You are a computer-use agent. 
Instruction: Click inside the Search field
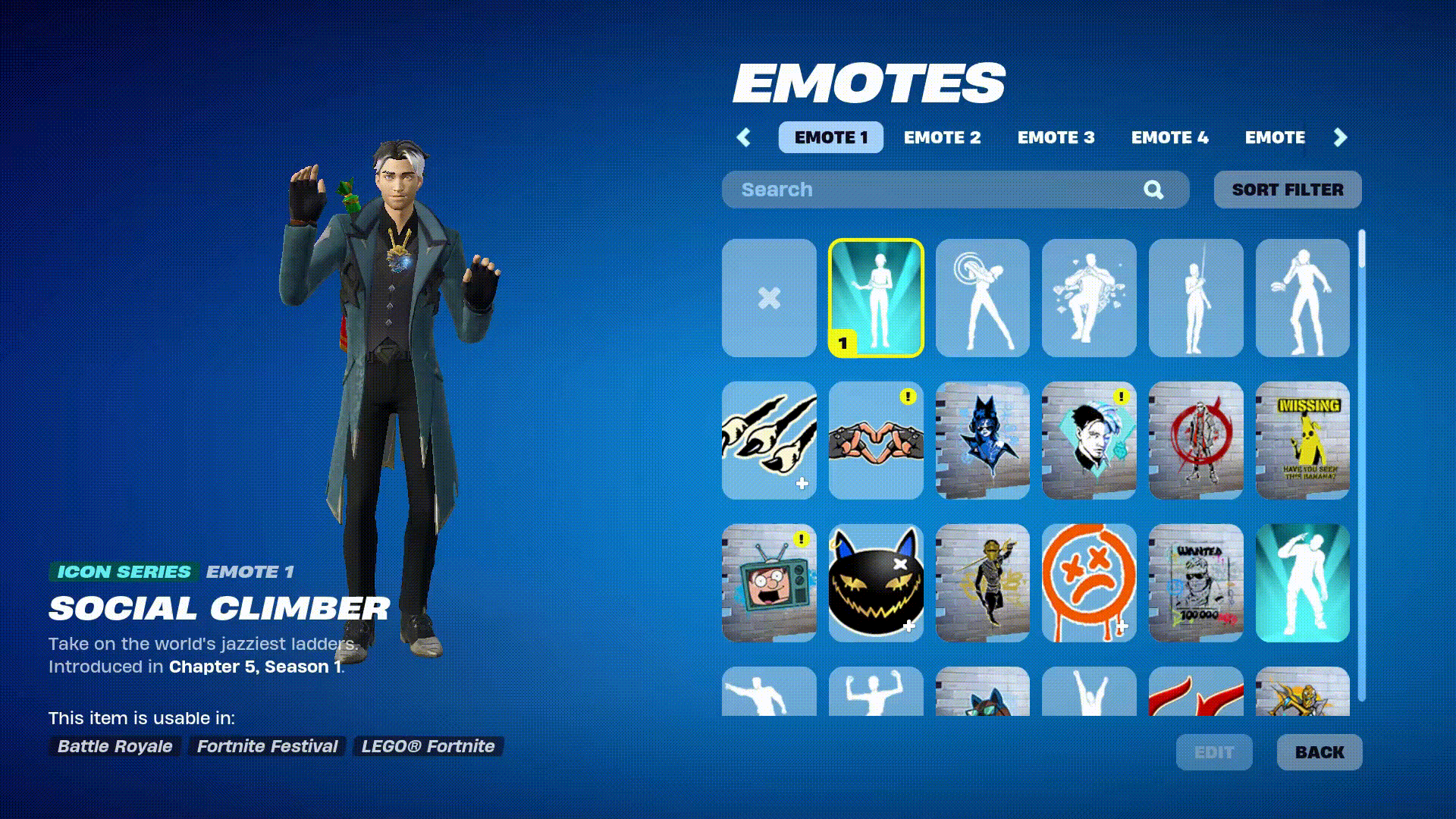pos(910,190)
